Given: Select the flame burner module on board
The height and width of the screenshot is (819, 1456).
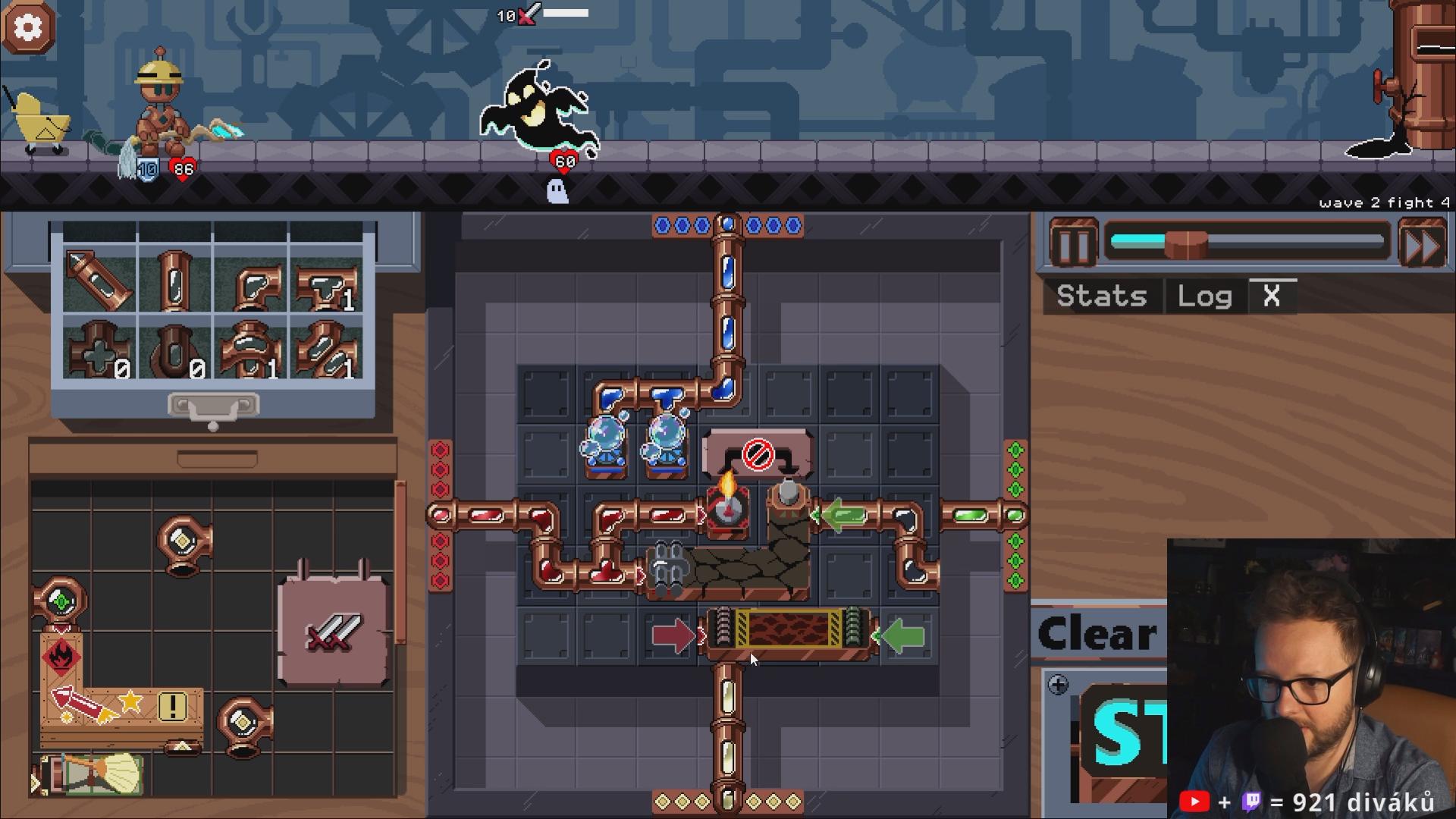Looking at the screenshot, I should click(727, 507).
